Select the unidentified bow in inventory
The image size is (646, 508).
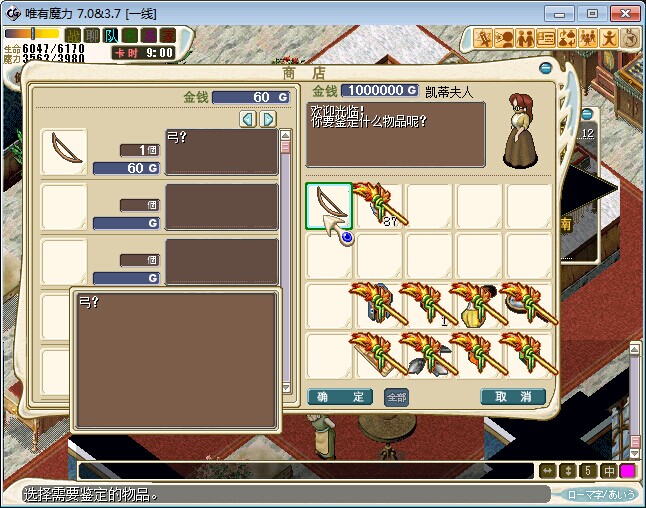click(x=329, y=206)
